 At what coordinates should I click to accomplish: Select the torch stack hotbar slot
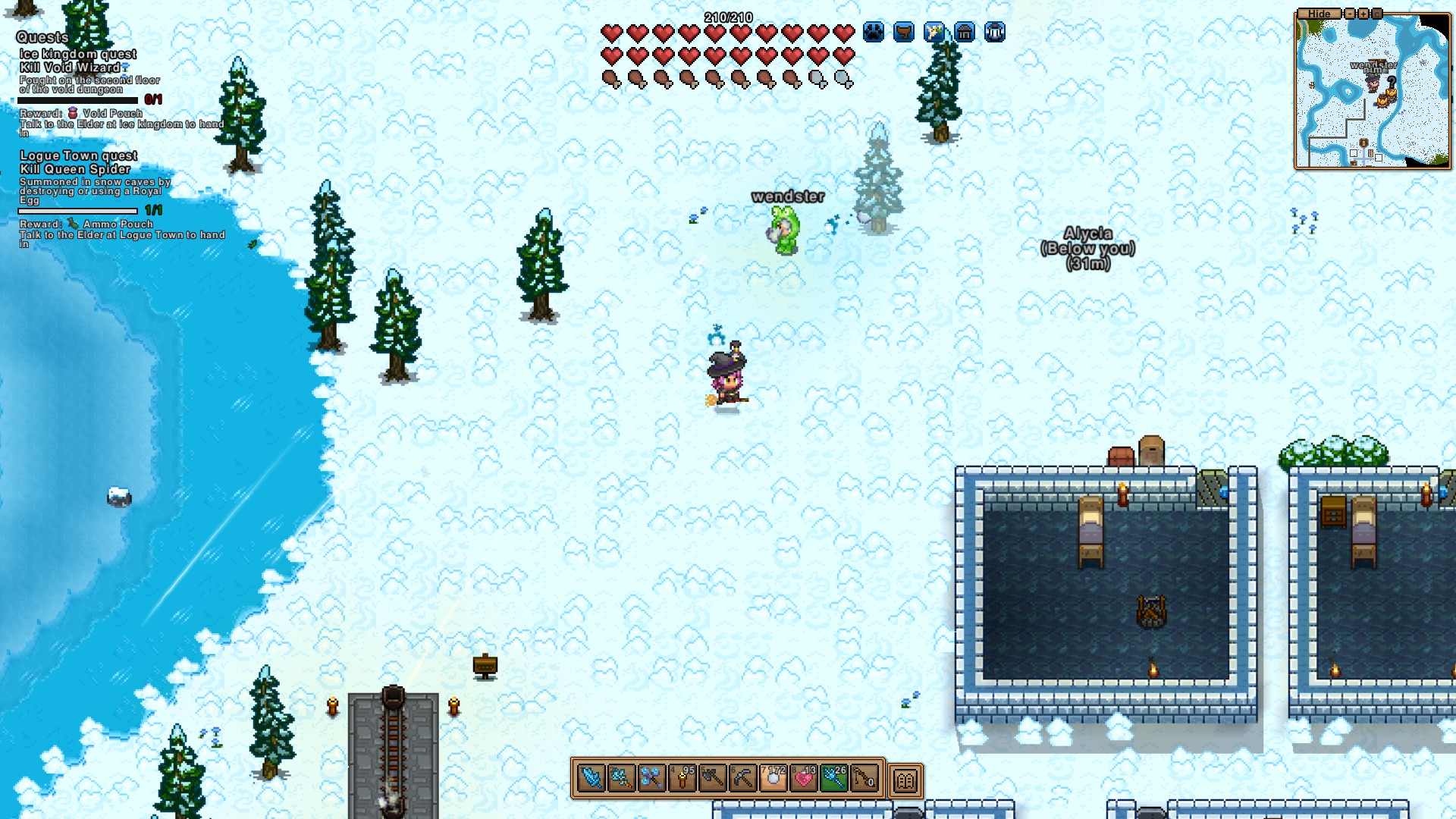pyautogui.click(x=682, y=778)
